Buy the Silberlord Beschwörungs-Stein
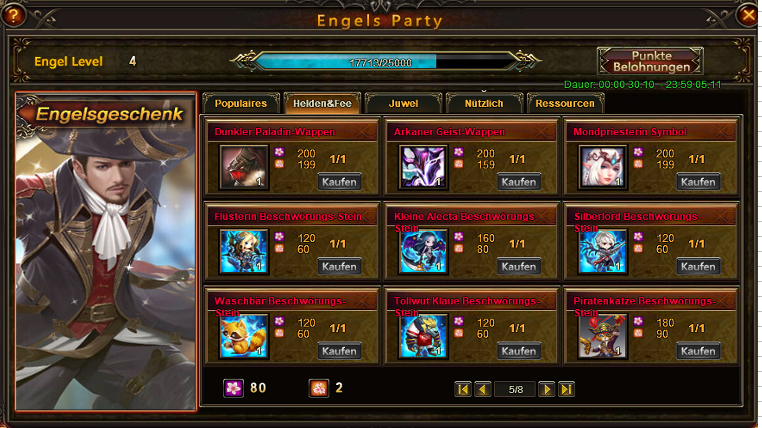The height and width of the screenshot is (428, 762). click(x=698, y=267)
